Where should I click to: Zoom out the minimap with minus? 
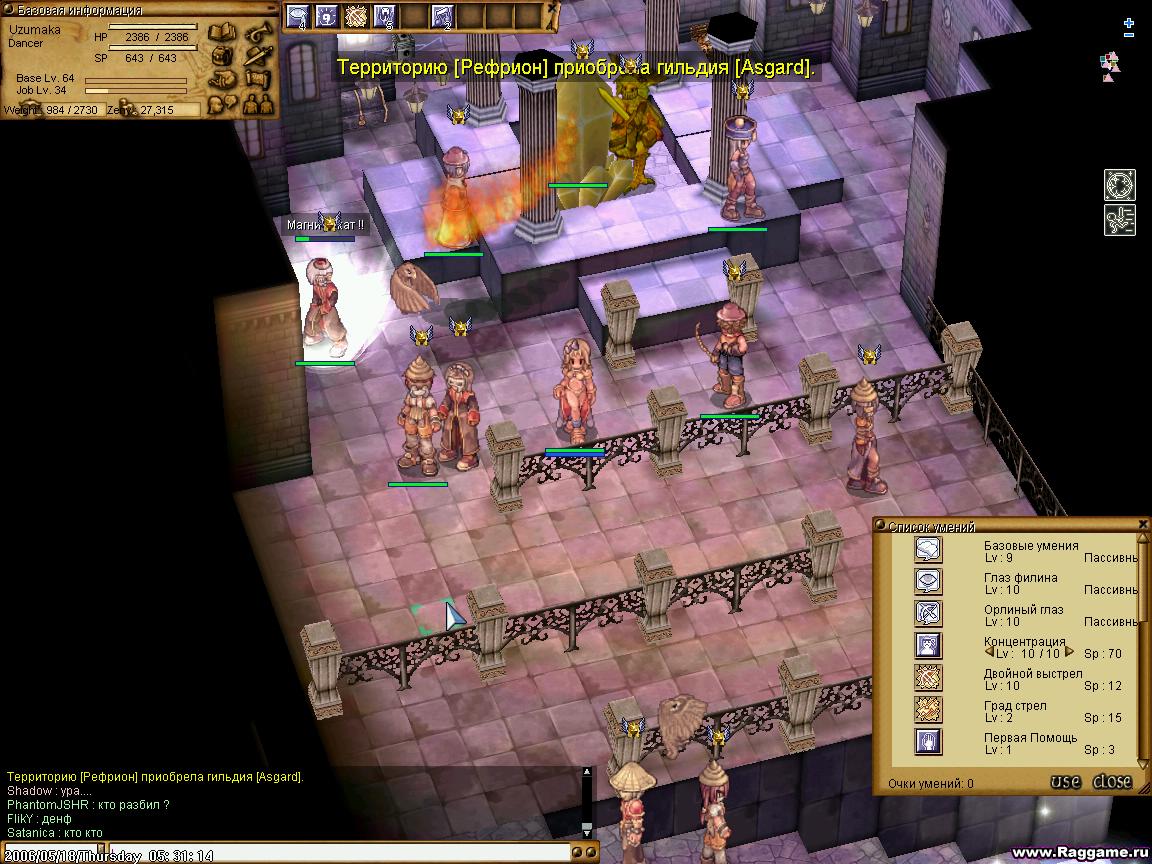point(1129,36)
